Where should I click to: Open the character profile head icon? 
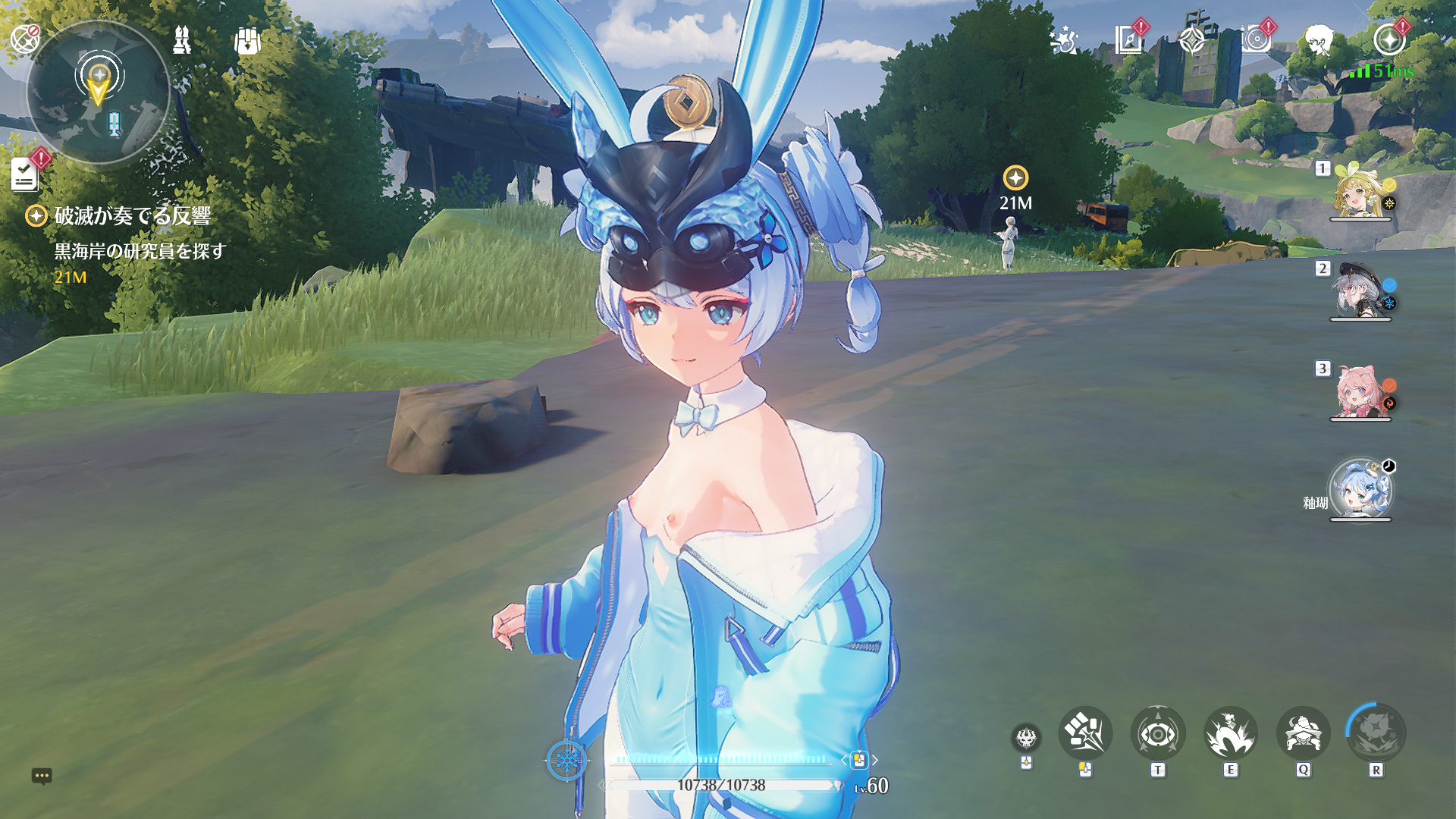tap(1319, 39)
